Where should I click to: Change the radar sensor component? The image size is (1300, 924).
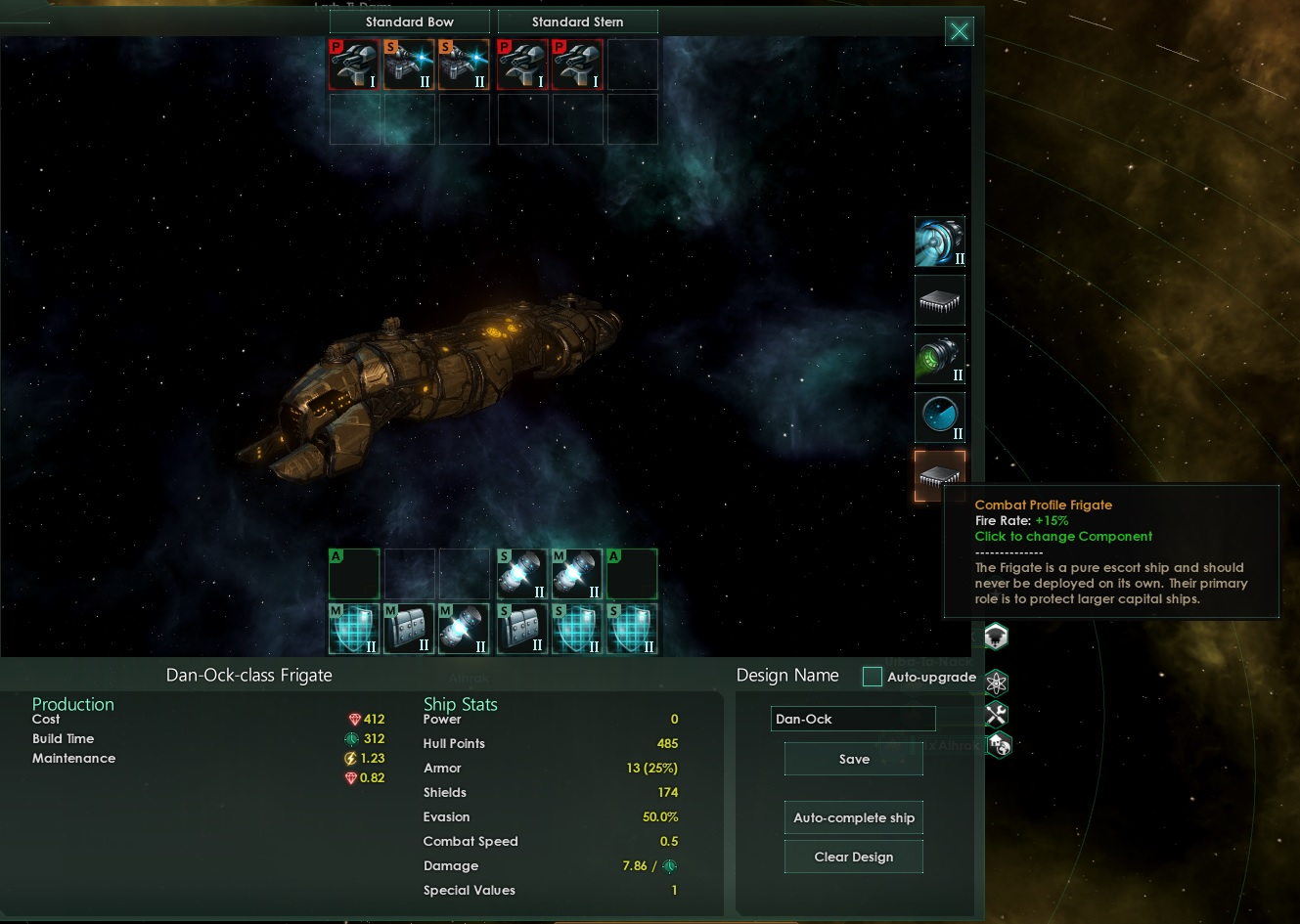(x=939, y=418)
